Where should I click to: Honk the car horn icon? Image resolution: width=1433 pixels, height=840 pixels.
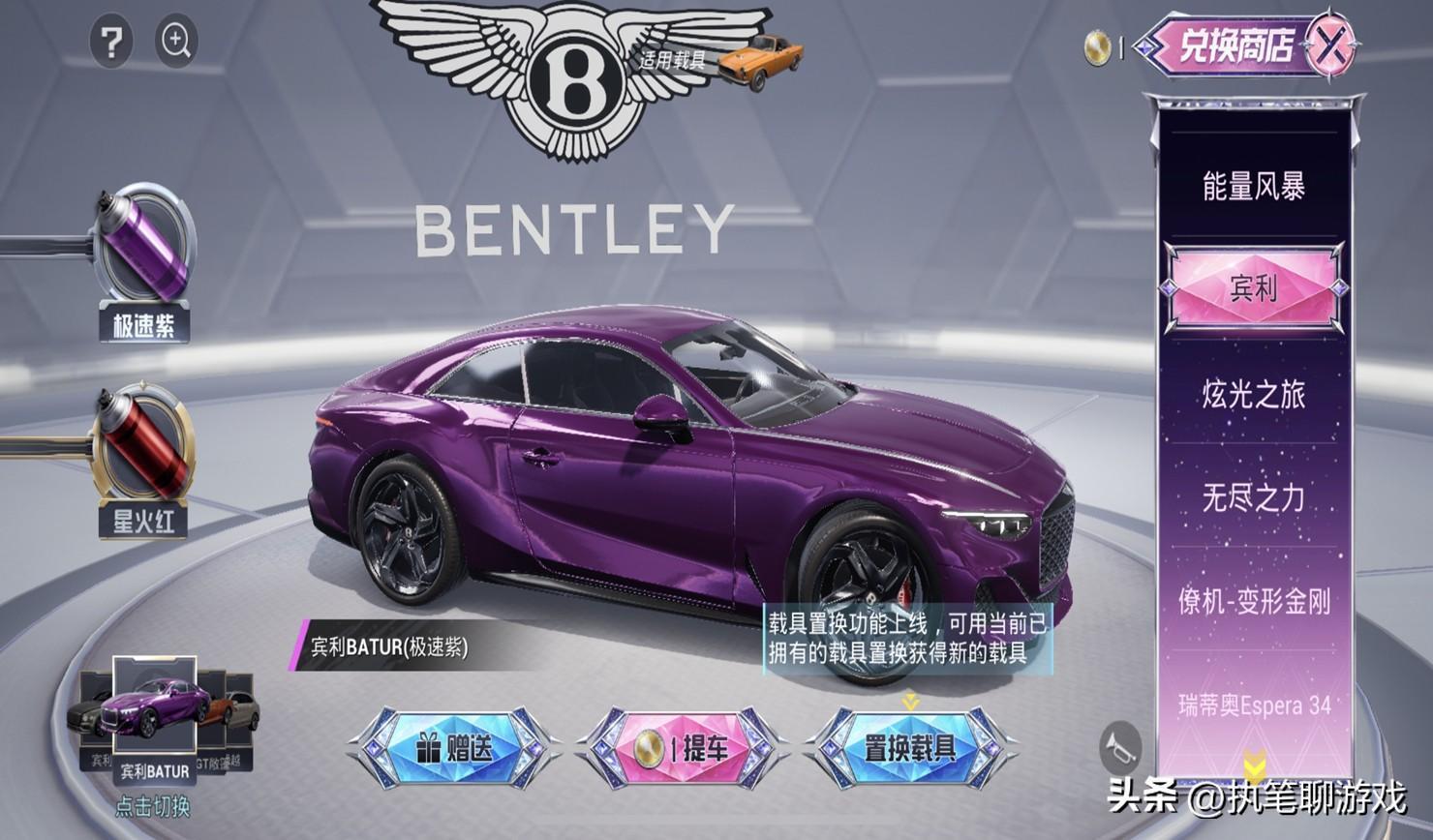click(x=1120, y=747)
